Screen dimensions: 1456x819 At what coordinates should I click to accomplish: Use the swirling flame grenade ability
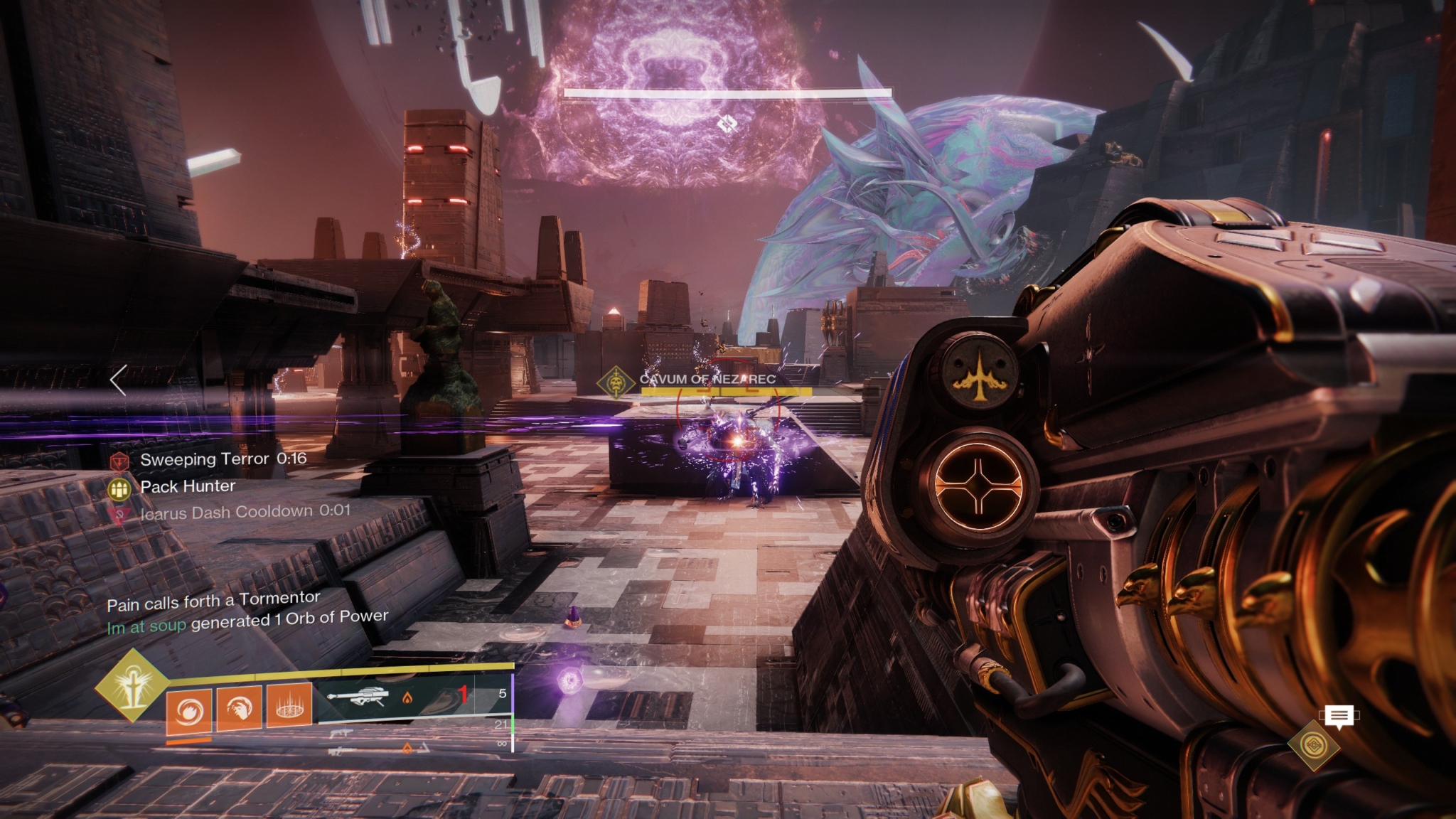(x=189, y=710)
